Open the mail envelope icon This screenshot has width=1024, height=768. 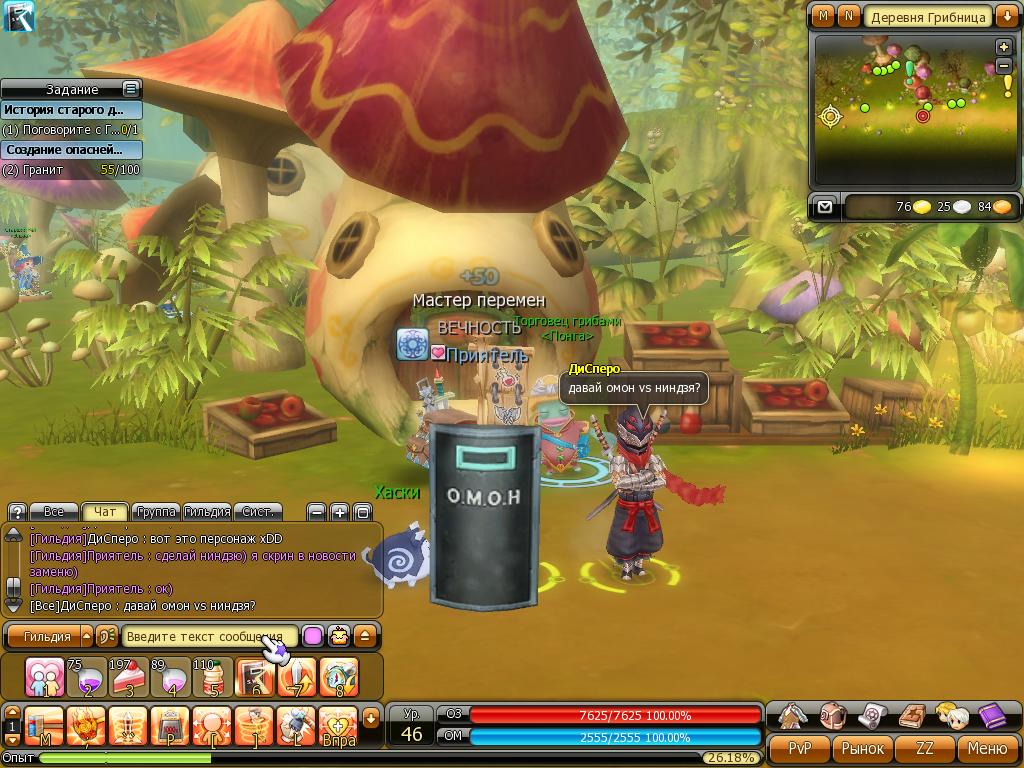[824, 207]
